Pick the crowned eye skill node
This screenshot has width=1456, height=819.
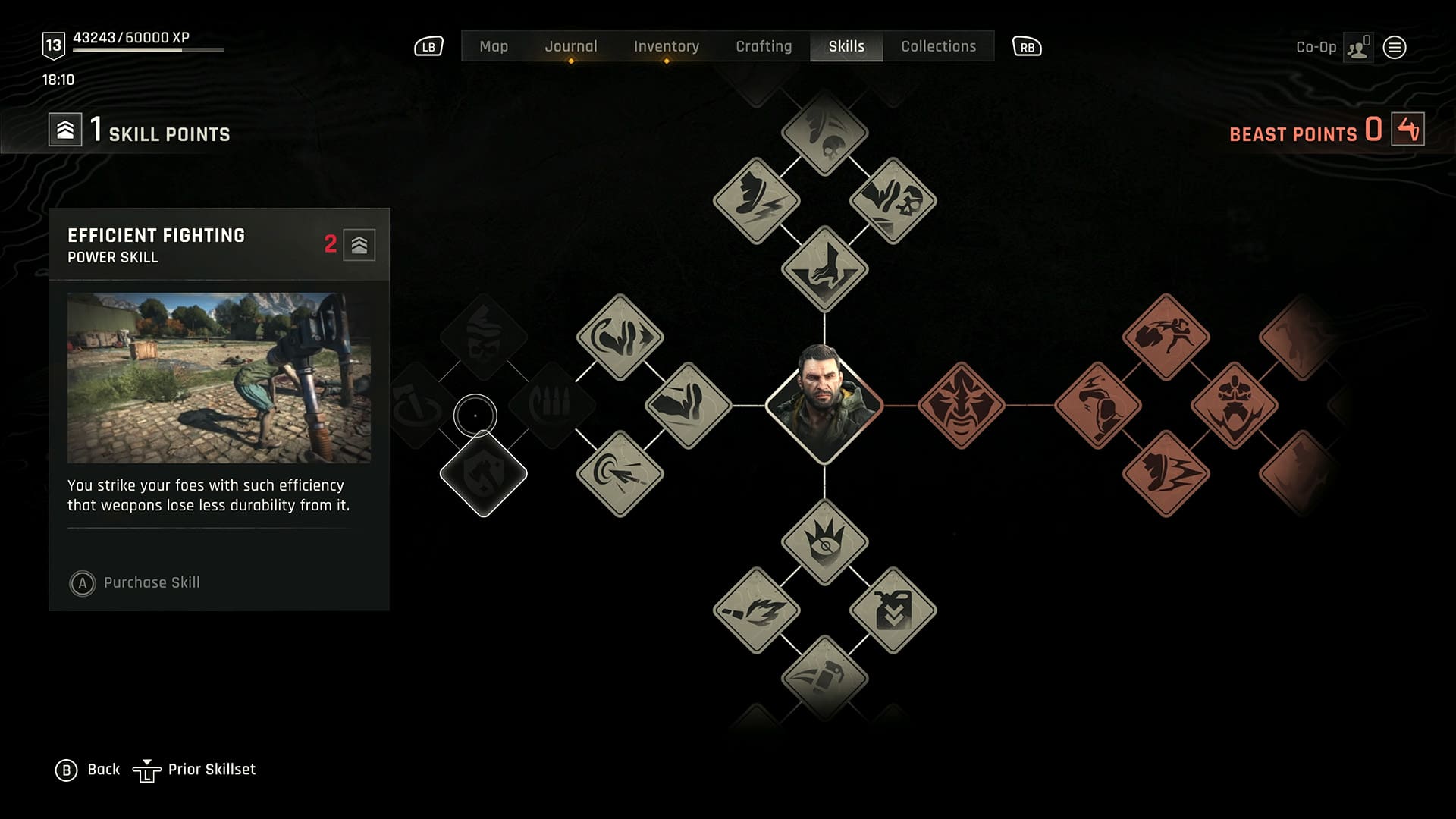(824, 542)
